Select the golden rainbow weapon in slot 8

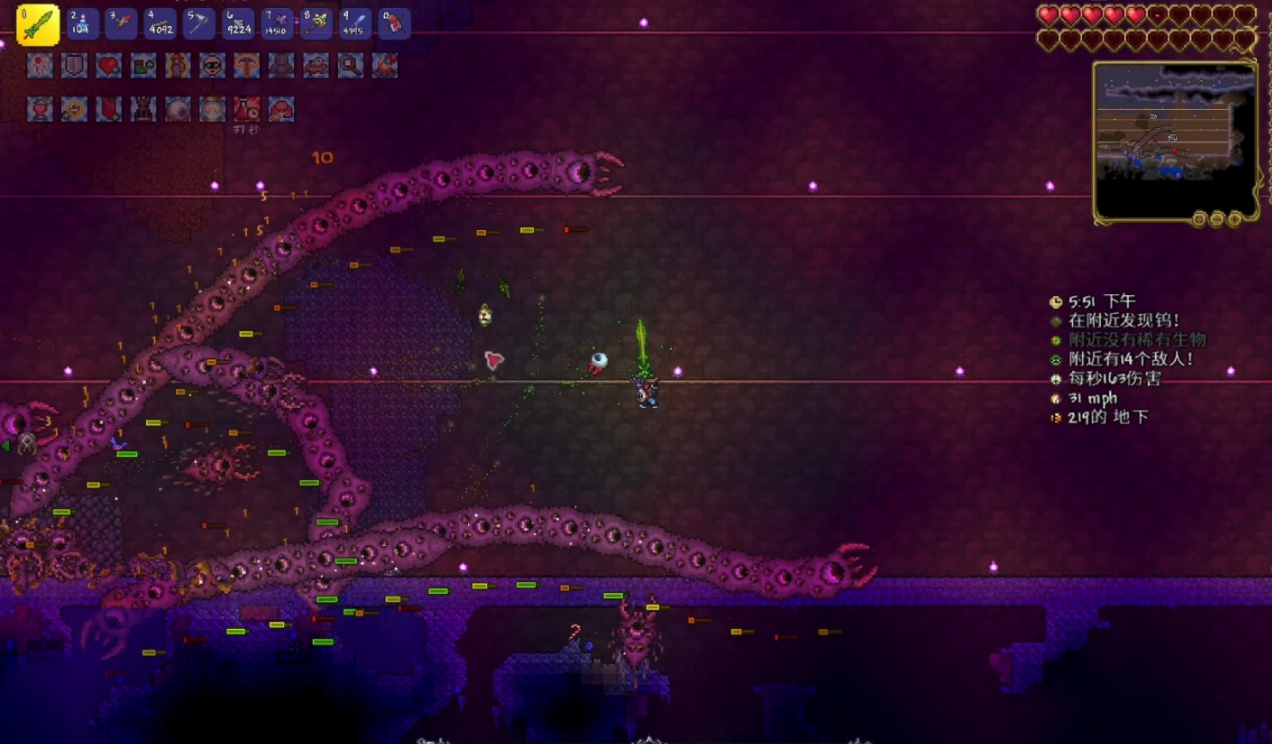(316, 23)
